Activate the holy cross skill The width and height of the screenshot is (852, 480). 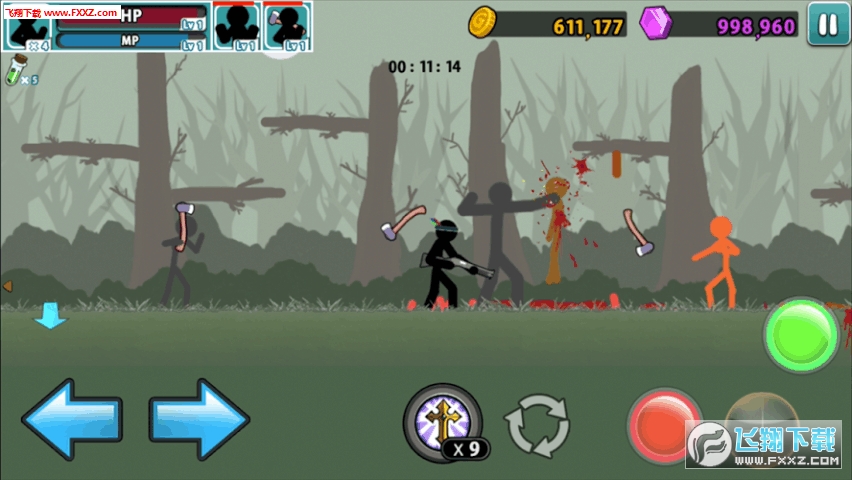point(441,419)
